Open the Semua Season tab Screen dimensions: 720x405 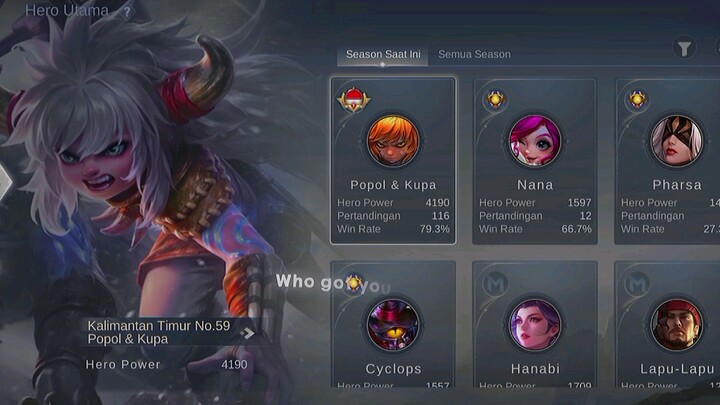click(x=474, y=55)
